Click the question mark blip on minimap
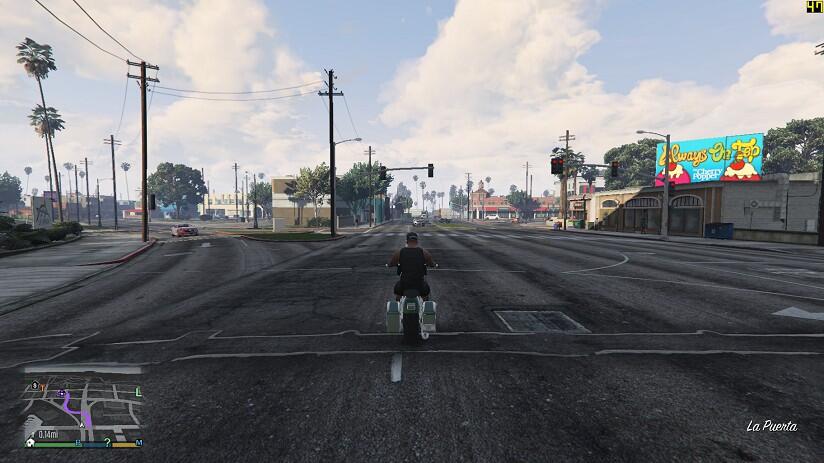Screen dimensions: 824x463 [107, 441]
